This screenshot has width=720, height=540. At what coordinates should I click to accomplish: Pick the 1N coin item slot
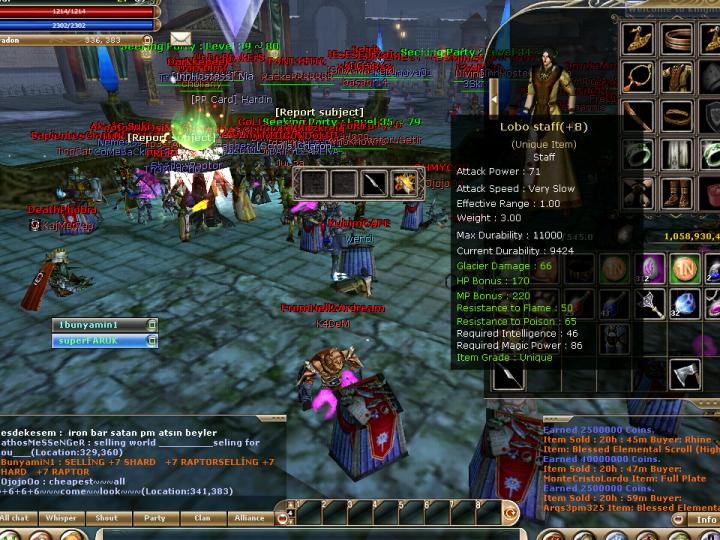(684, 268)
